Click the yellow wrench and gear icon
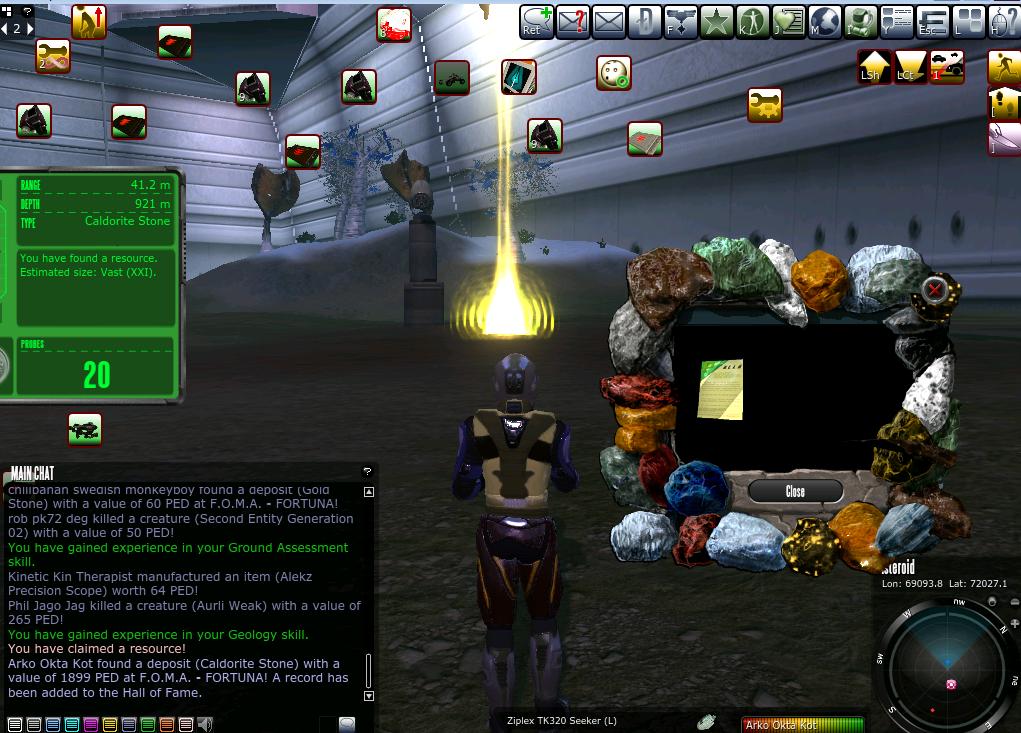This screenshot has height=733, width=1021. pos(765,105)
